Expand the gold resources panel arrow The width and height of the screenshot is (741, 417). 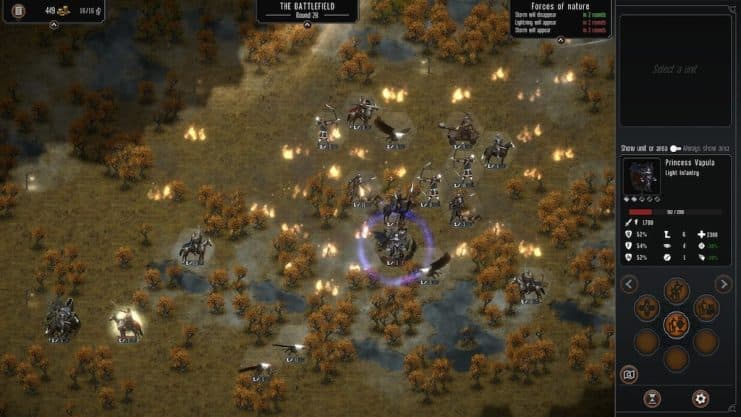point(53,25)
